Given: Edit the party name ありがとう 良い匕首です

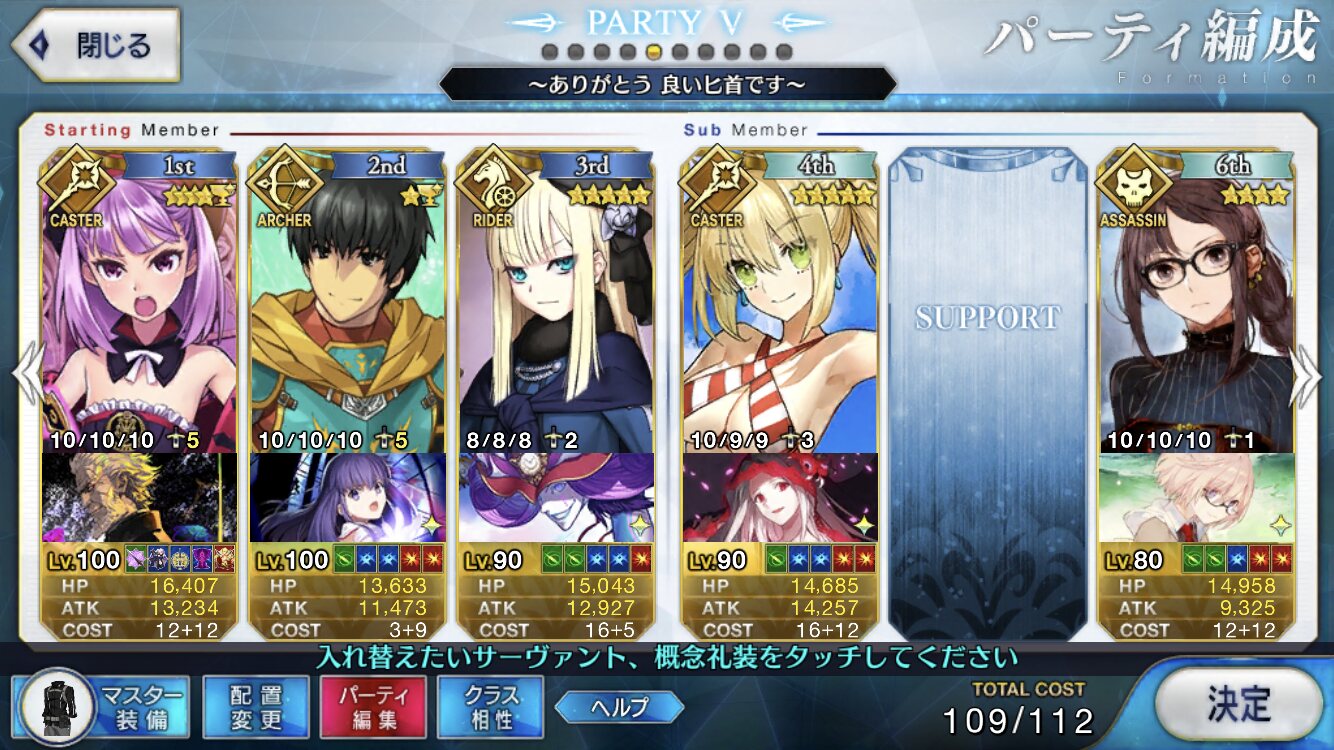Looking at the screenshot, I should tap(667, 85).
